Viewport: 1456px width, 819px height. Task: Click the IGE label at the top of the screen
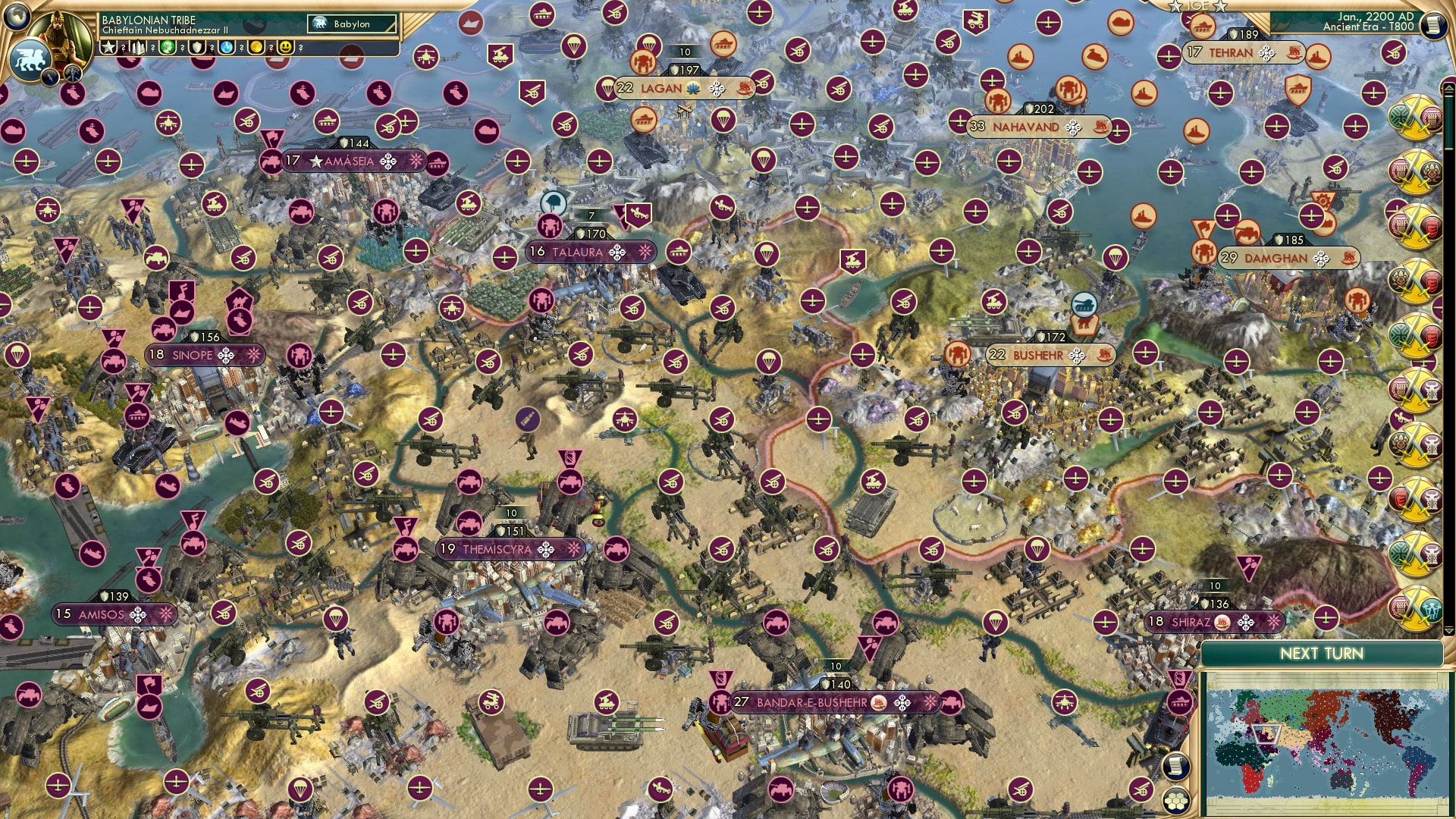(x=1198, y=6)
